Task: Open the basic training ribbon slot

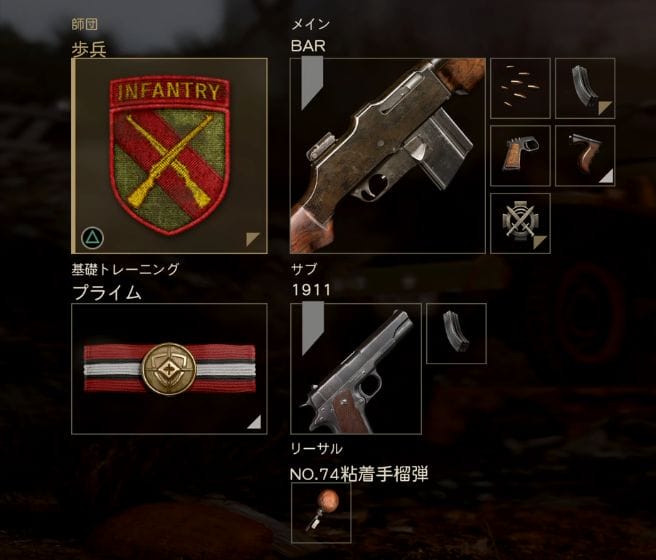Action: [x=169, y=368]
